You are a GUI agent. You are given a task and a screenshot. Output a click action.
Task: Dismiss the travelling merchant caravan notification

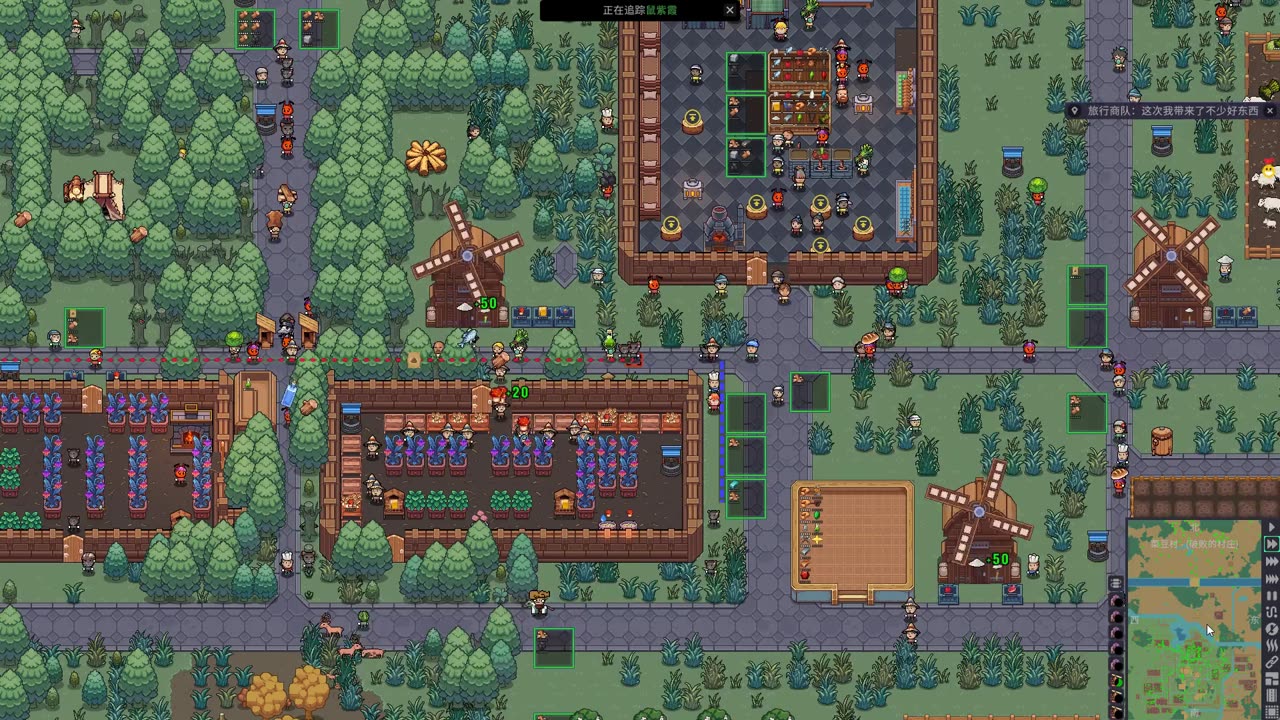coord(1271,111)
